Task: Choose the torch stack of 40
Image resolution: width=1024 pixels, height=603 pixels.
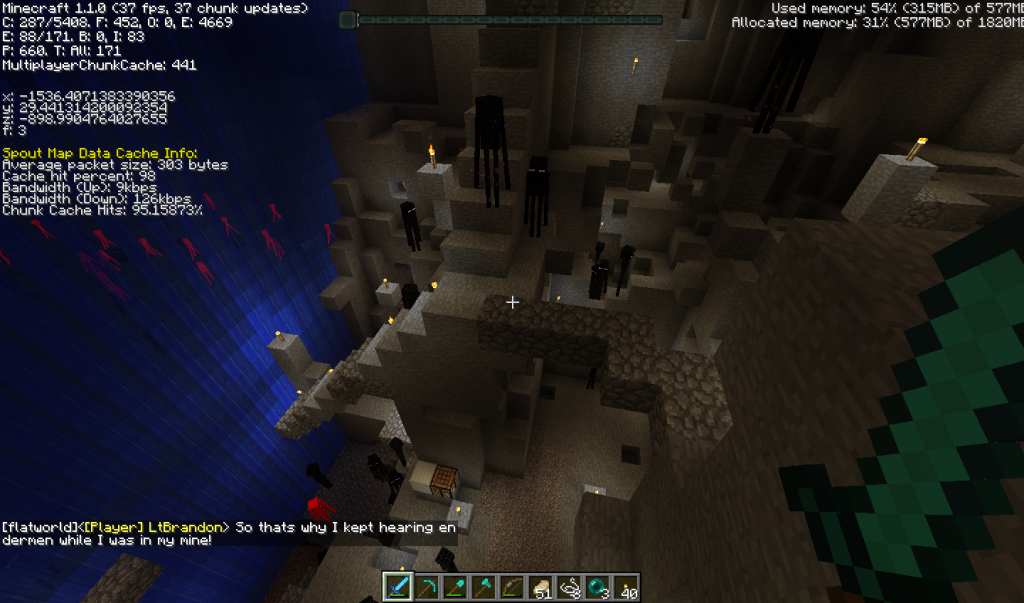Action: [625, 587]
